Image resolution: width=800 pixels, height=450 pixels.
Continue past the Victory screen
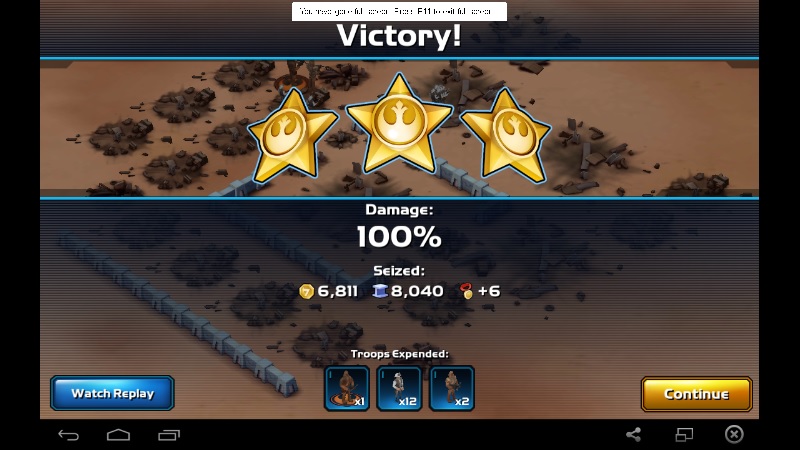(696, 394)
